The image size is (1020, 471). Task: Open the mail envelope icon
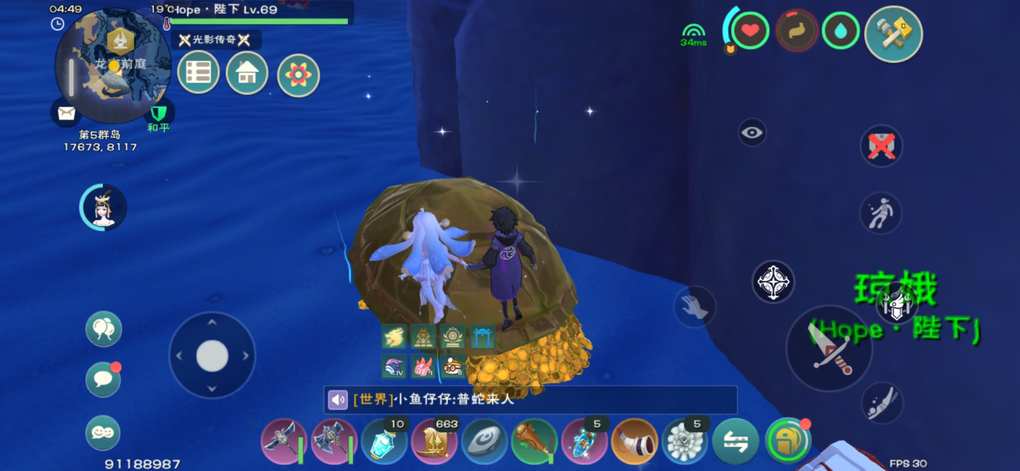pyautogui.click(x=66, y=113)
